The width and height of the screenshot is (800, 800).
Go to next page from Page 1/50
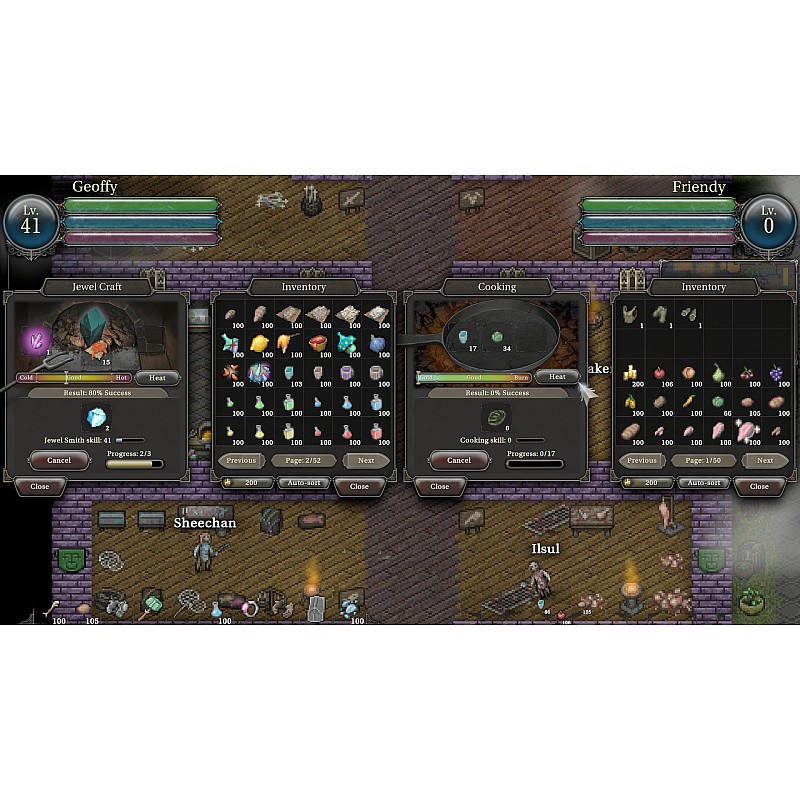(765, 461)
